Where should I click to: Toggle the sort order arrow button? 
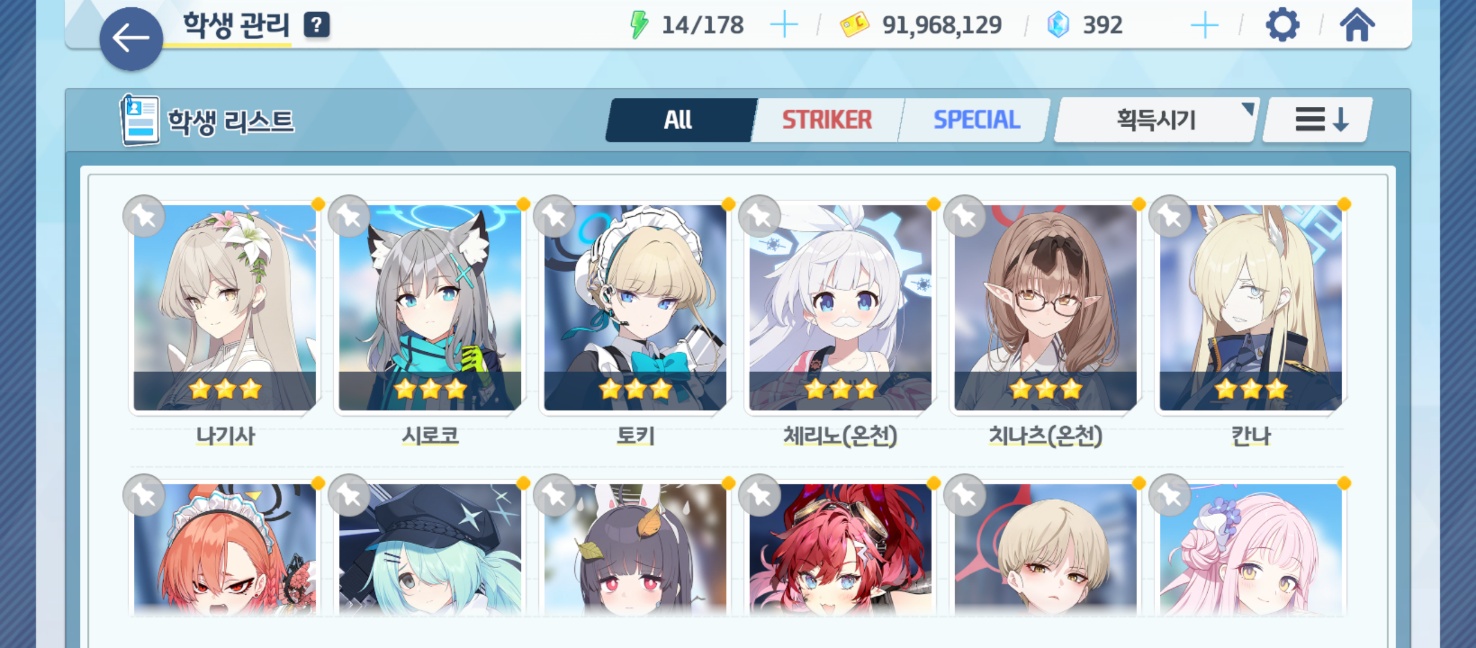click(x=1321, y=120)
